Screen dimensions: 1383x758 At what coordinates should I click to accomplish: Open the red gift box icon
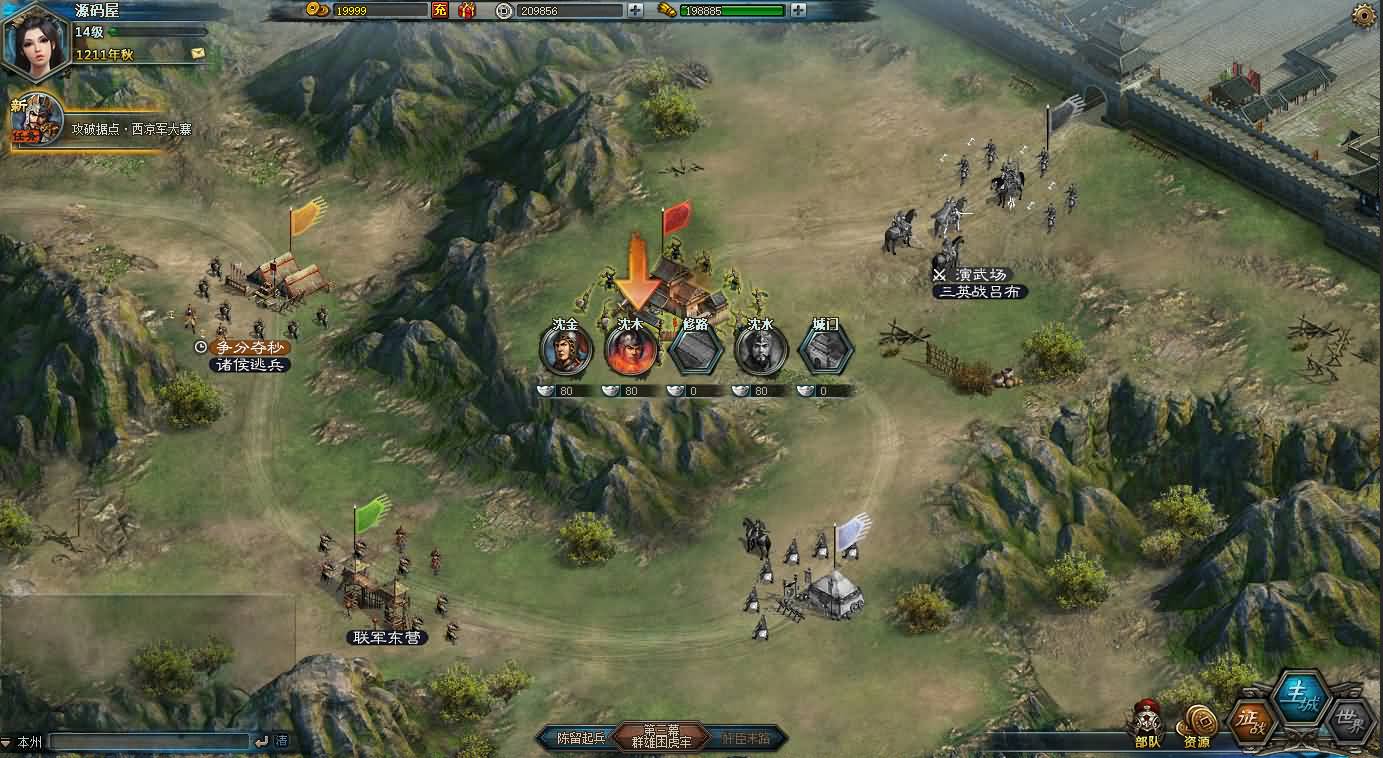[467, 10]
